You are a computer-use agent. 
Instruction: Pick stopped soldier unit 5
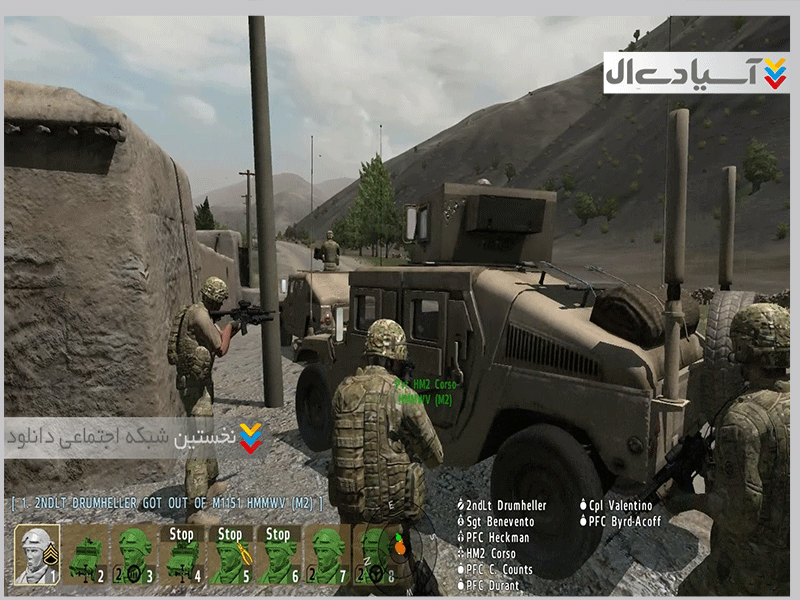coord(230,555)
